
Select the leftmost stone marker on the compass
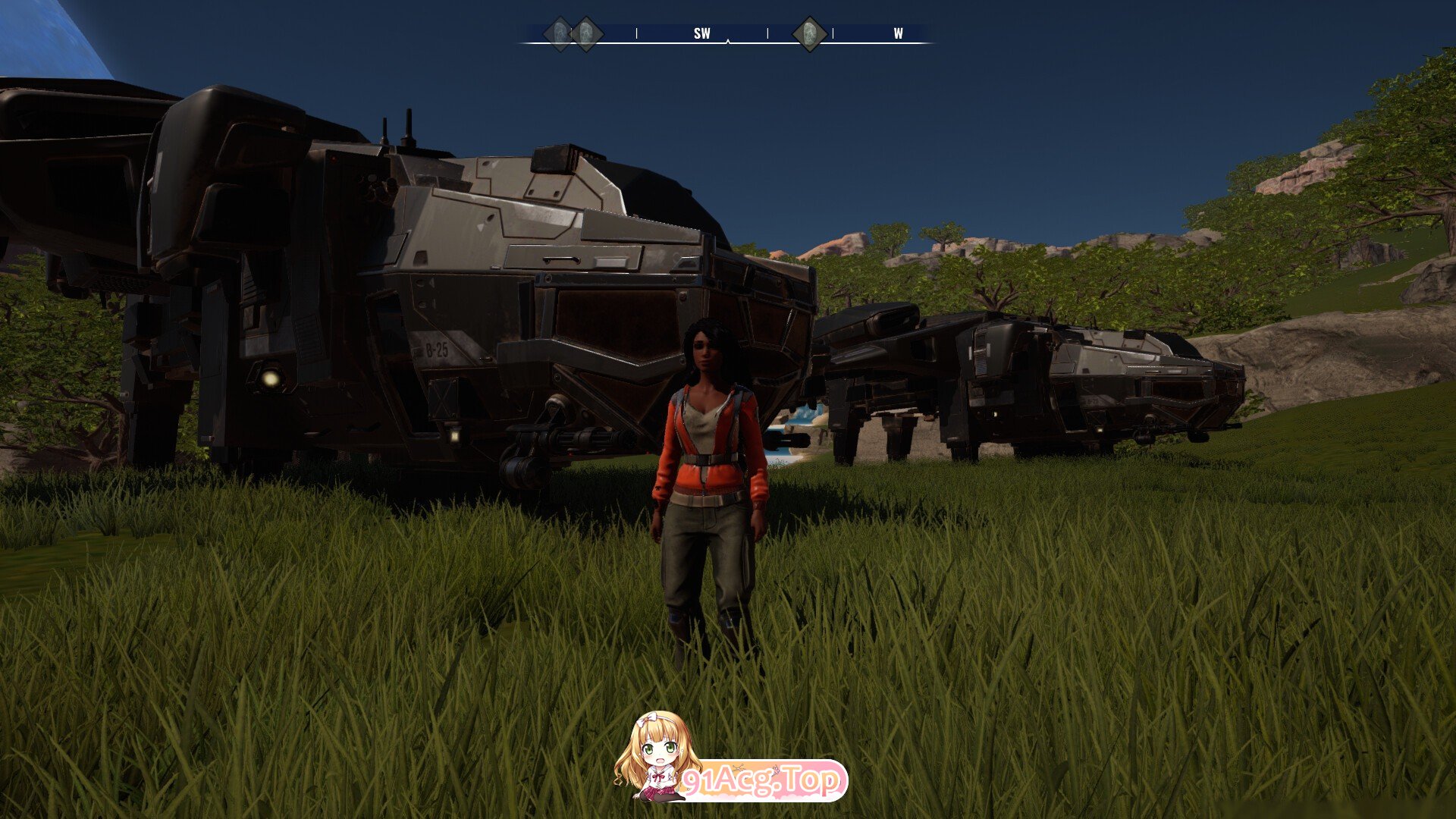tap(560, 34)
